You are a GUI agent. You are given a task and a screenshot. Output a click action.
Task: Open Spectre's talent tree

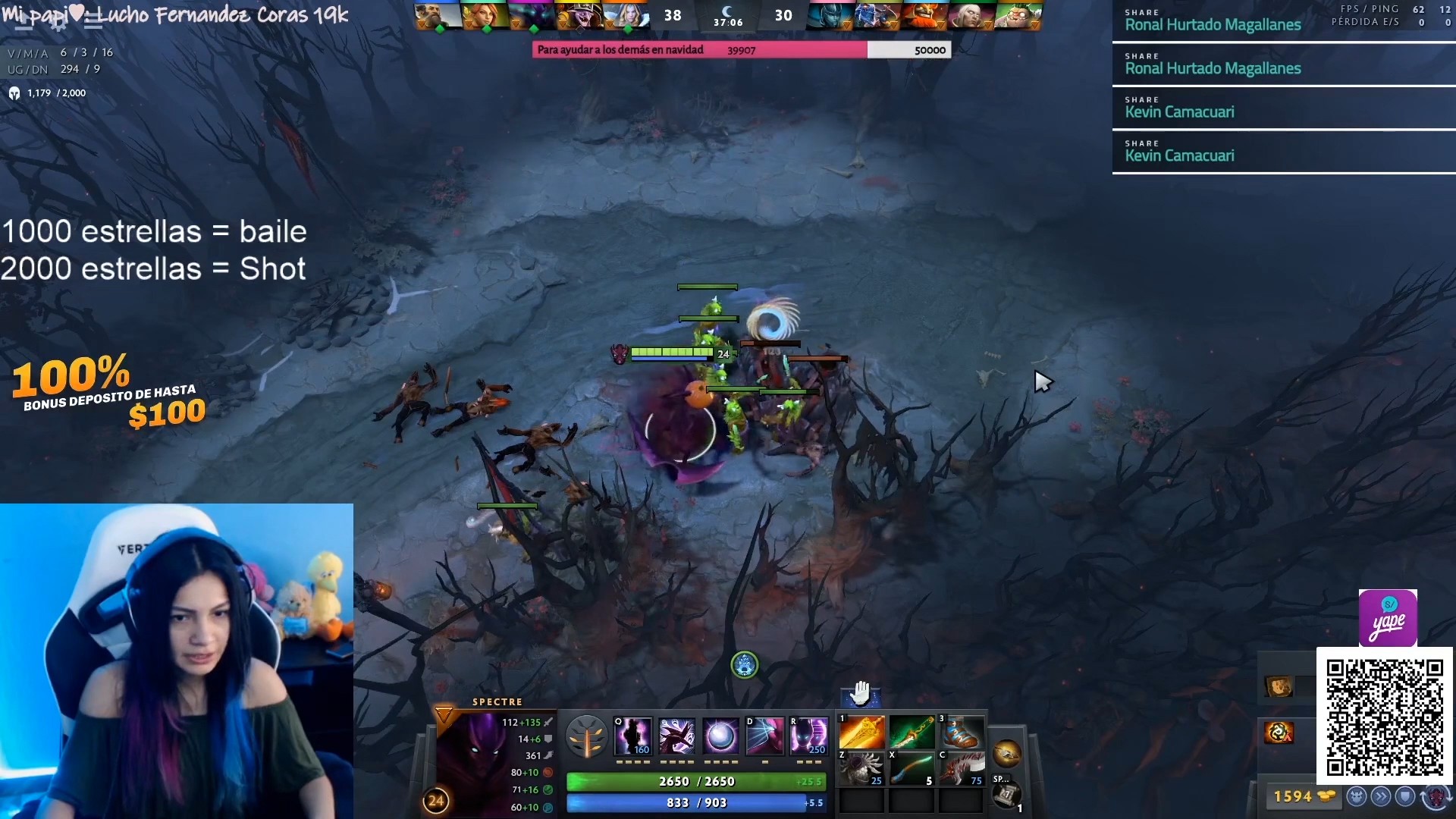pos(586,737)
